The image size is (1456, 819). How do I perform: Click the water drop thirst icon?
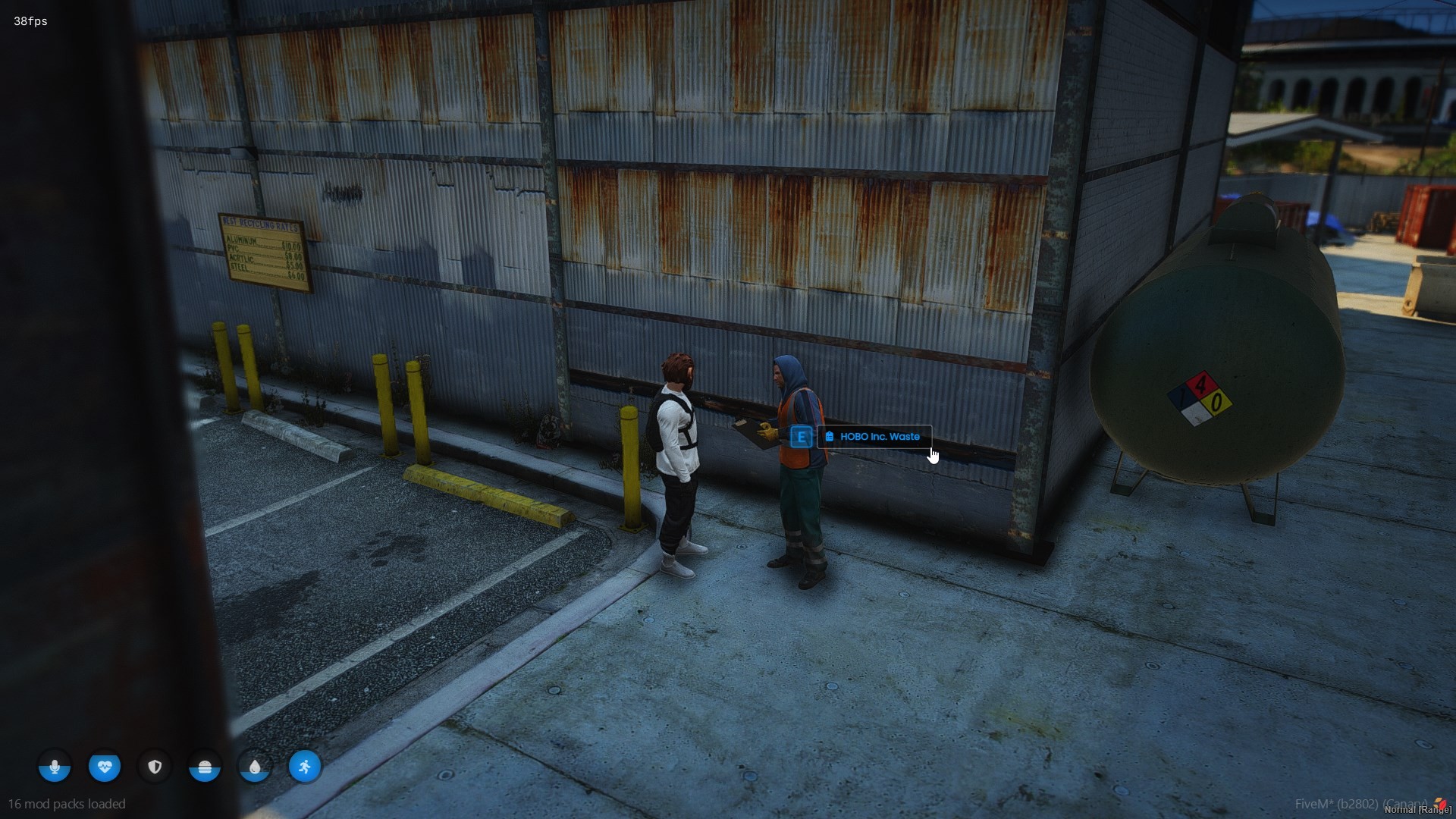(255, 767)
